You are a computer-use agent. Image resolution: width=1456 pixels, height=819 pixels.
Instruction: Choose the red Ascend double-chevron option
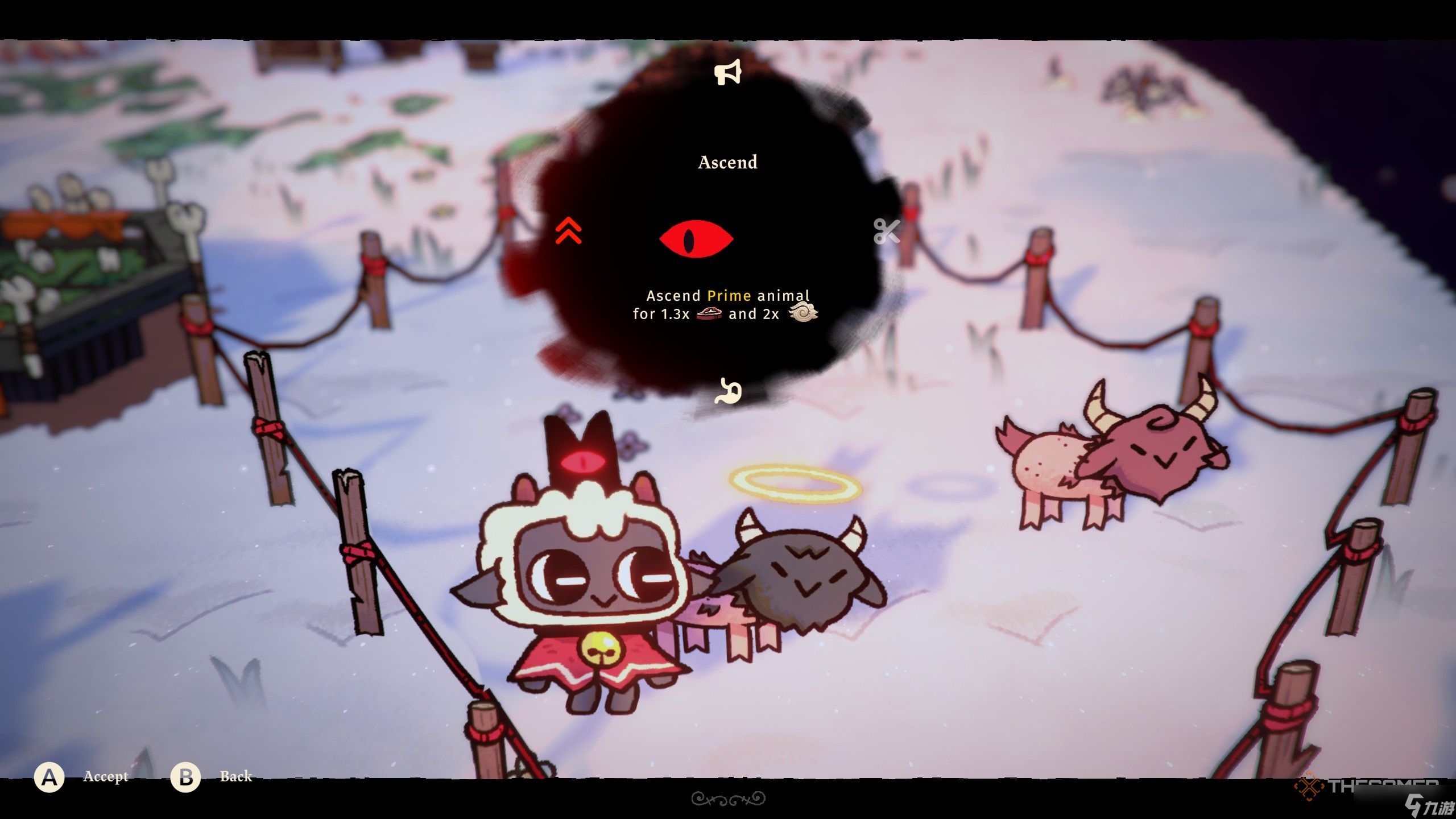click(x=569, y=230)
